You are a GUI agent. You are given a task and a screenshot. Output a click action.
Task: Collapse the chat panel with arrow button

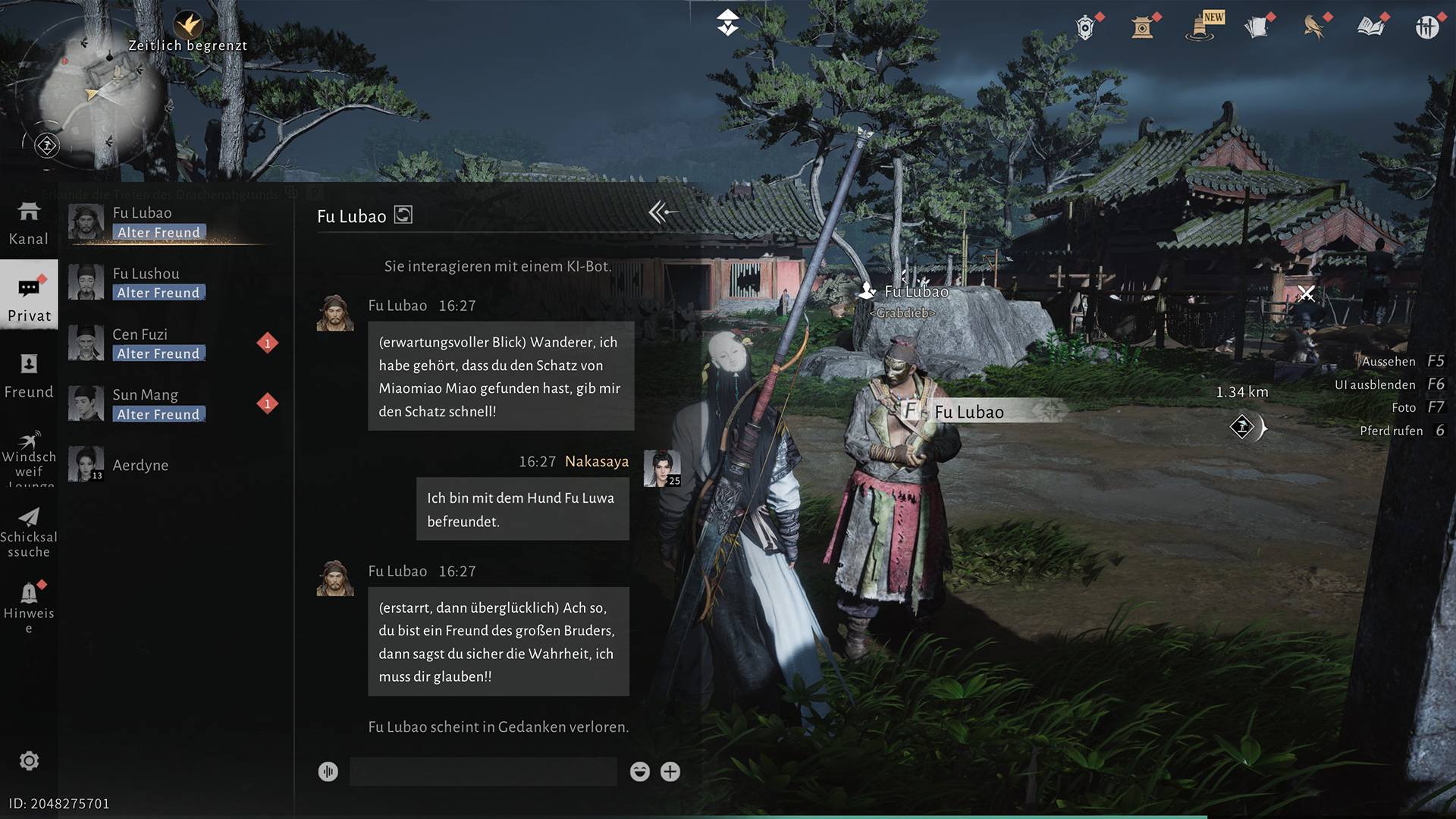pyautogui.click(x=662, y=213)
